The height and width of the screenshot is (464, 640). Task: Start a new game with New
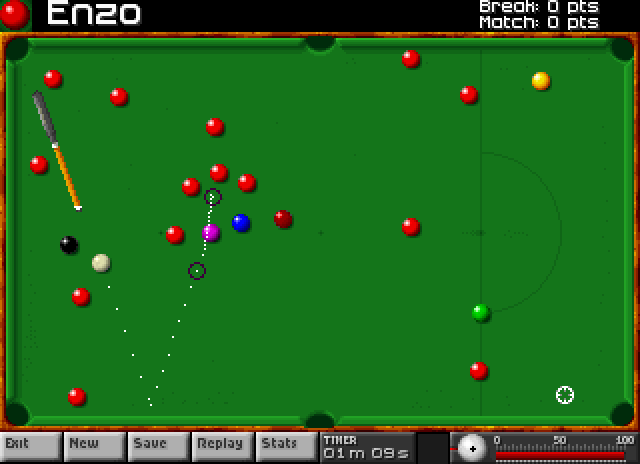pos(93,445)
